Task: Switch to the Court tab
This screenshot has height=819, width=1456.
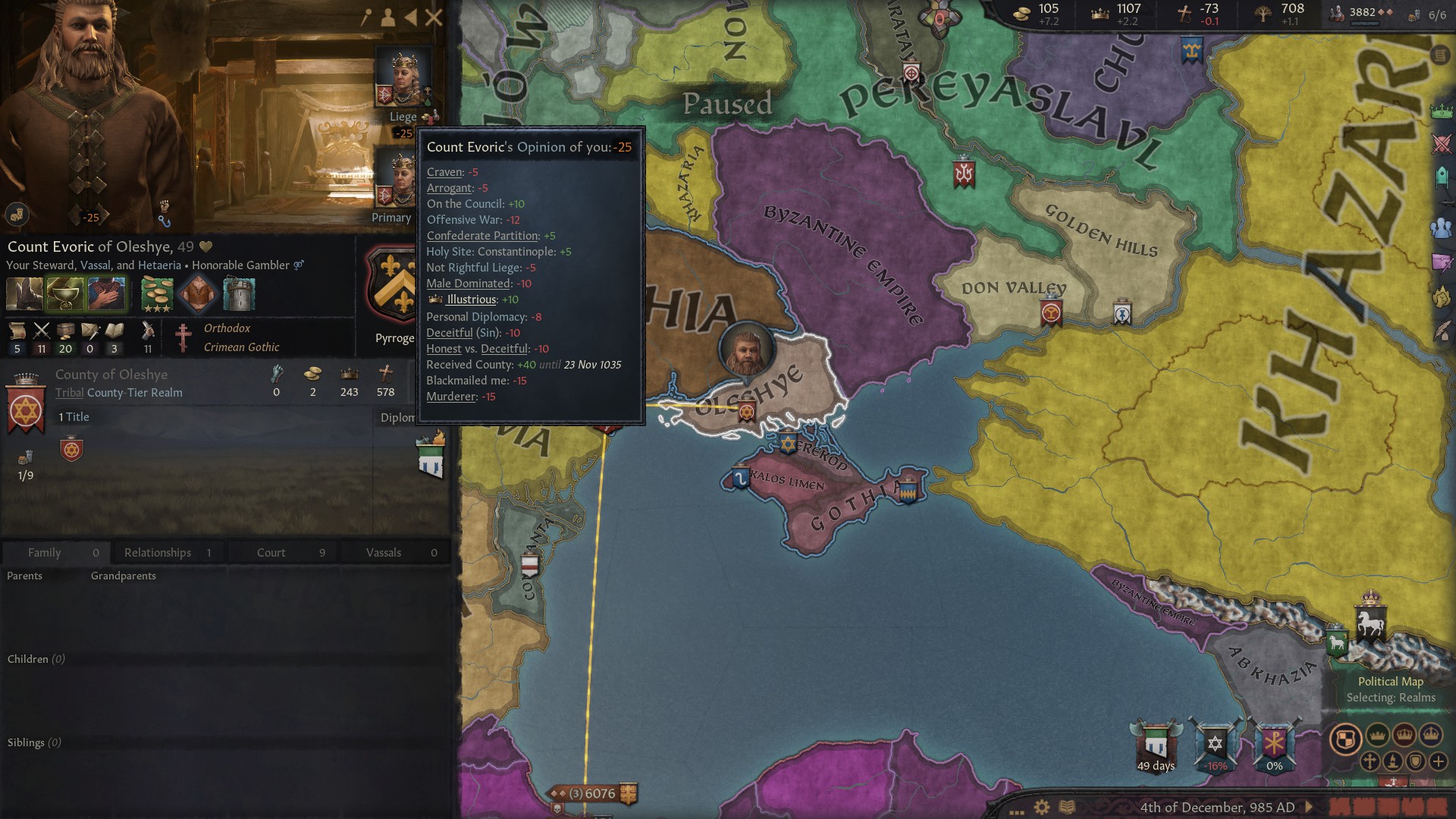Action: tap(270, 552)
